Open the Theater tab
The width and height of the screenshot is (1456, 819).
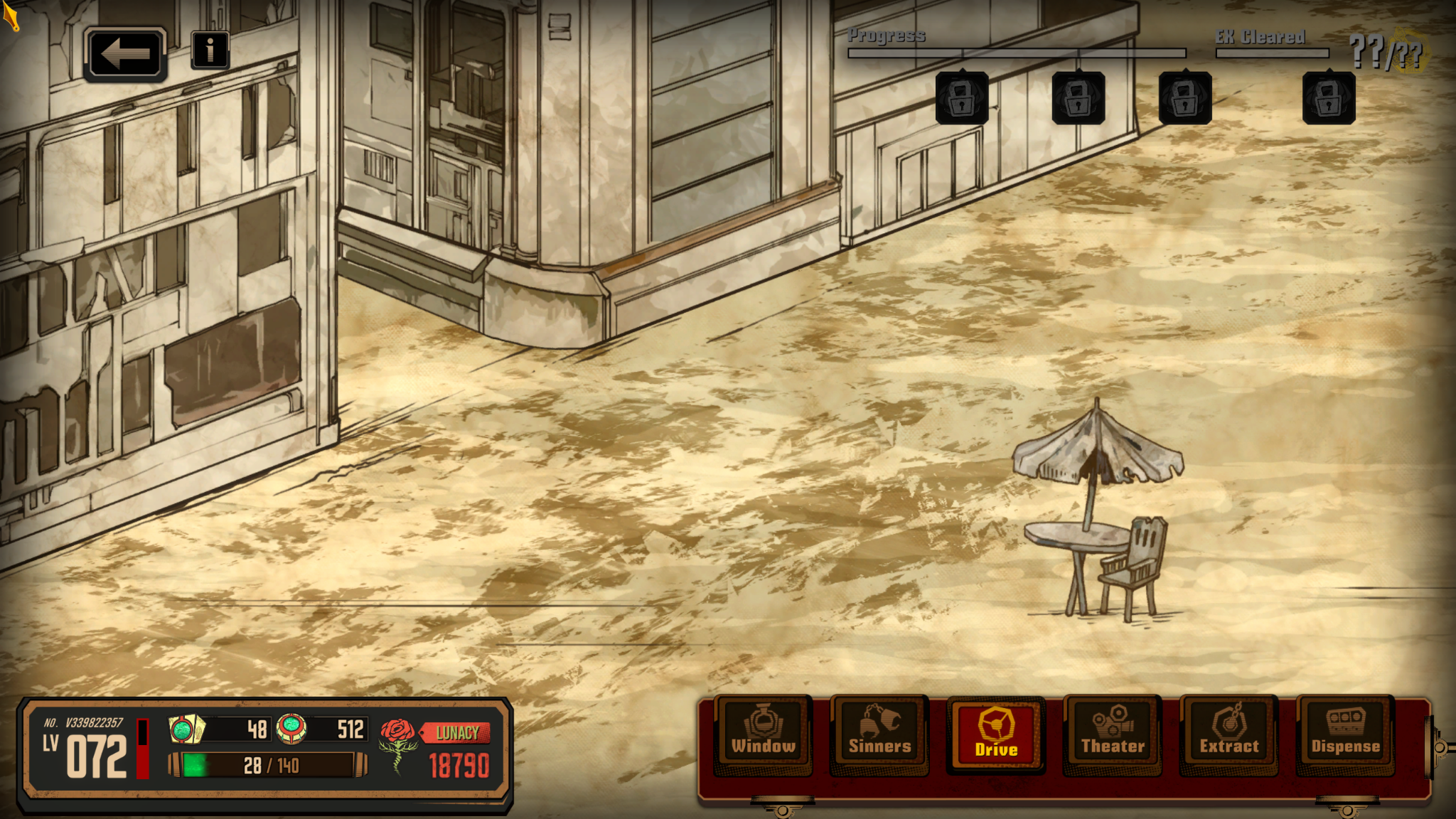coord(1113,732)
